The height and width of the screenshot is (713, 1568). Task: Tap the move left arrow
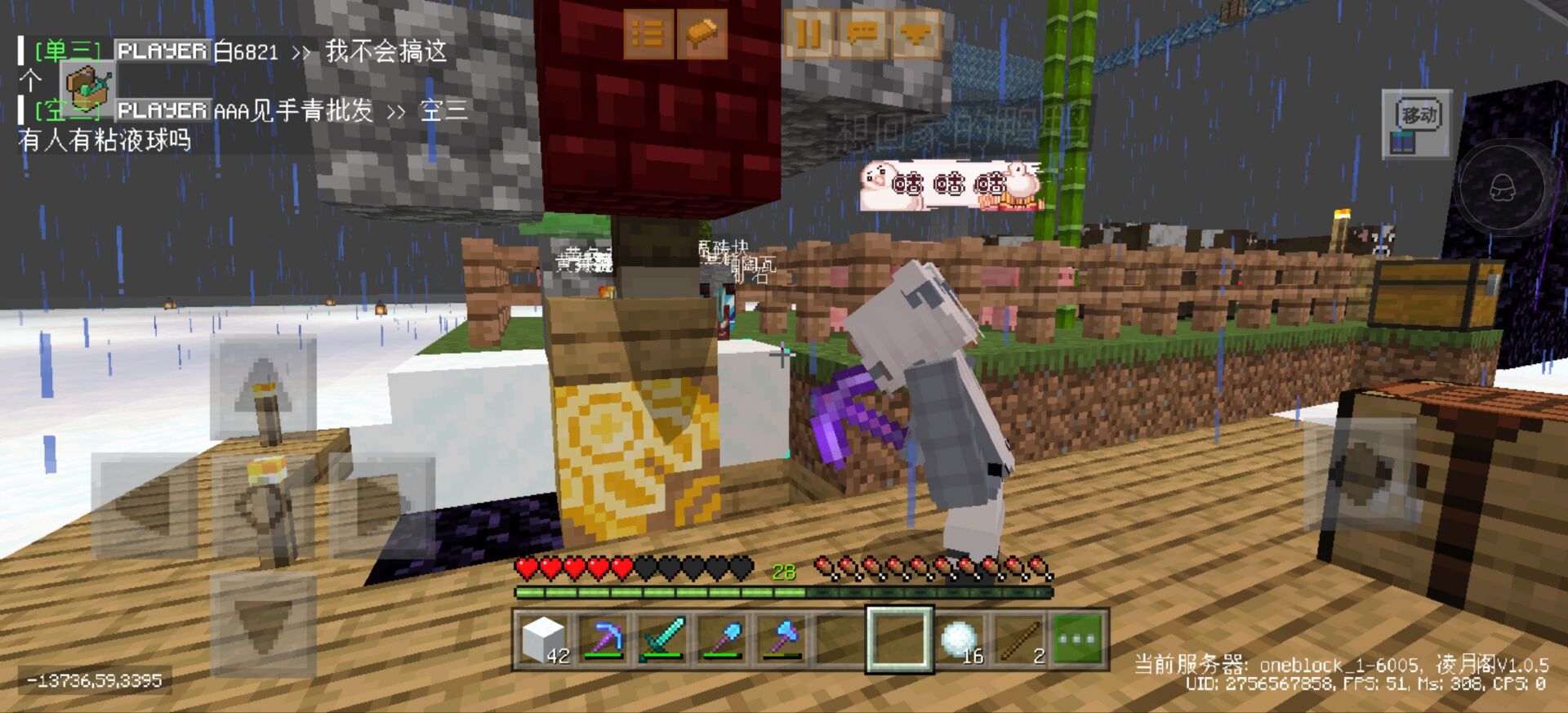(145, 506)
